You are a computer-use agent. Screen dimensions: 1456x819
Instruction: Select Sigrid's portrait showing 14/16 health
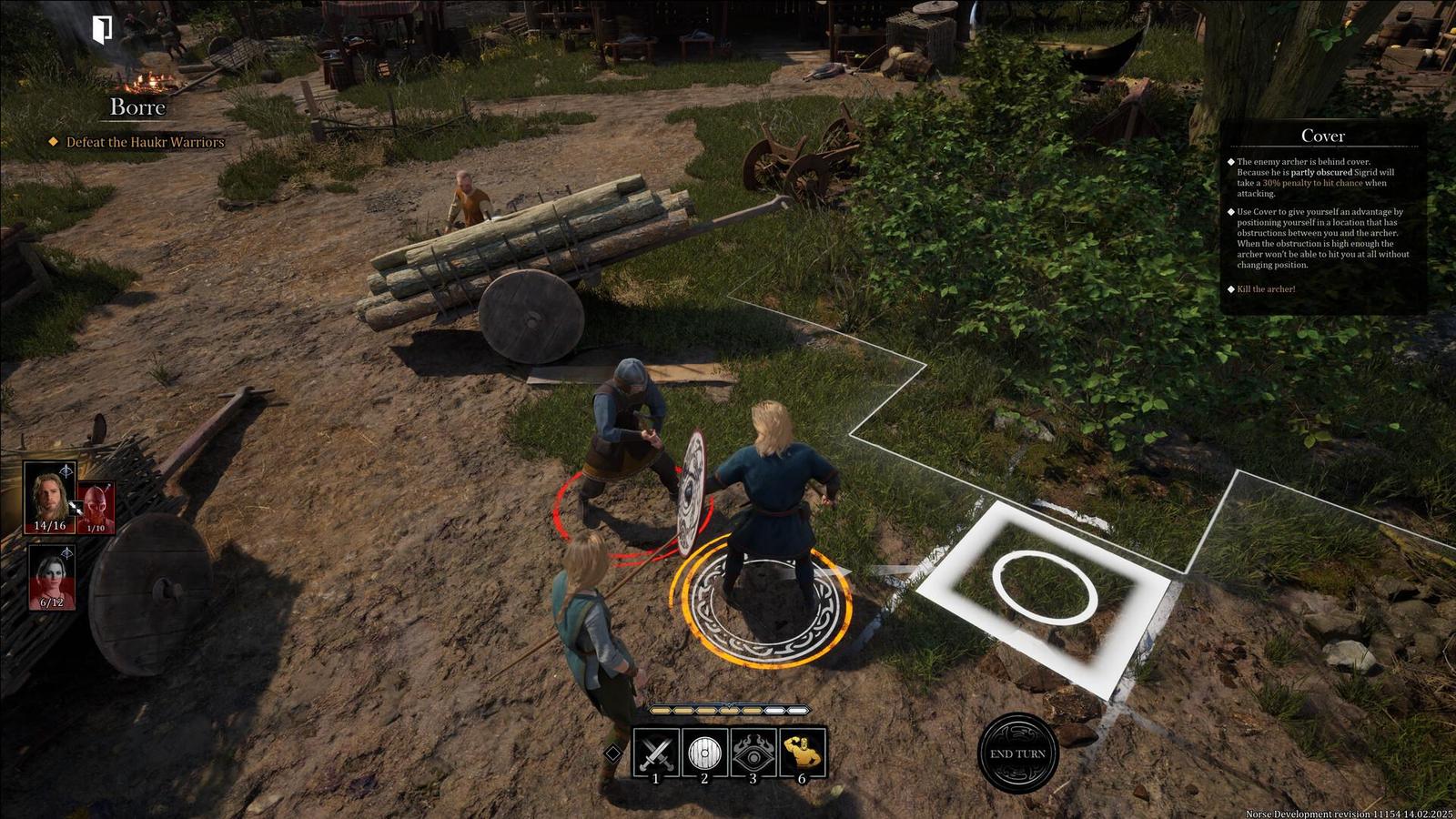(x=50, y=499)
